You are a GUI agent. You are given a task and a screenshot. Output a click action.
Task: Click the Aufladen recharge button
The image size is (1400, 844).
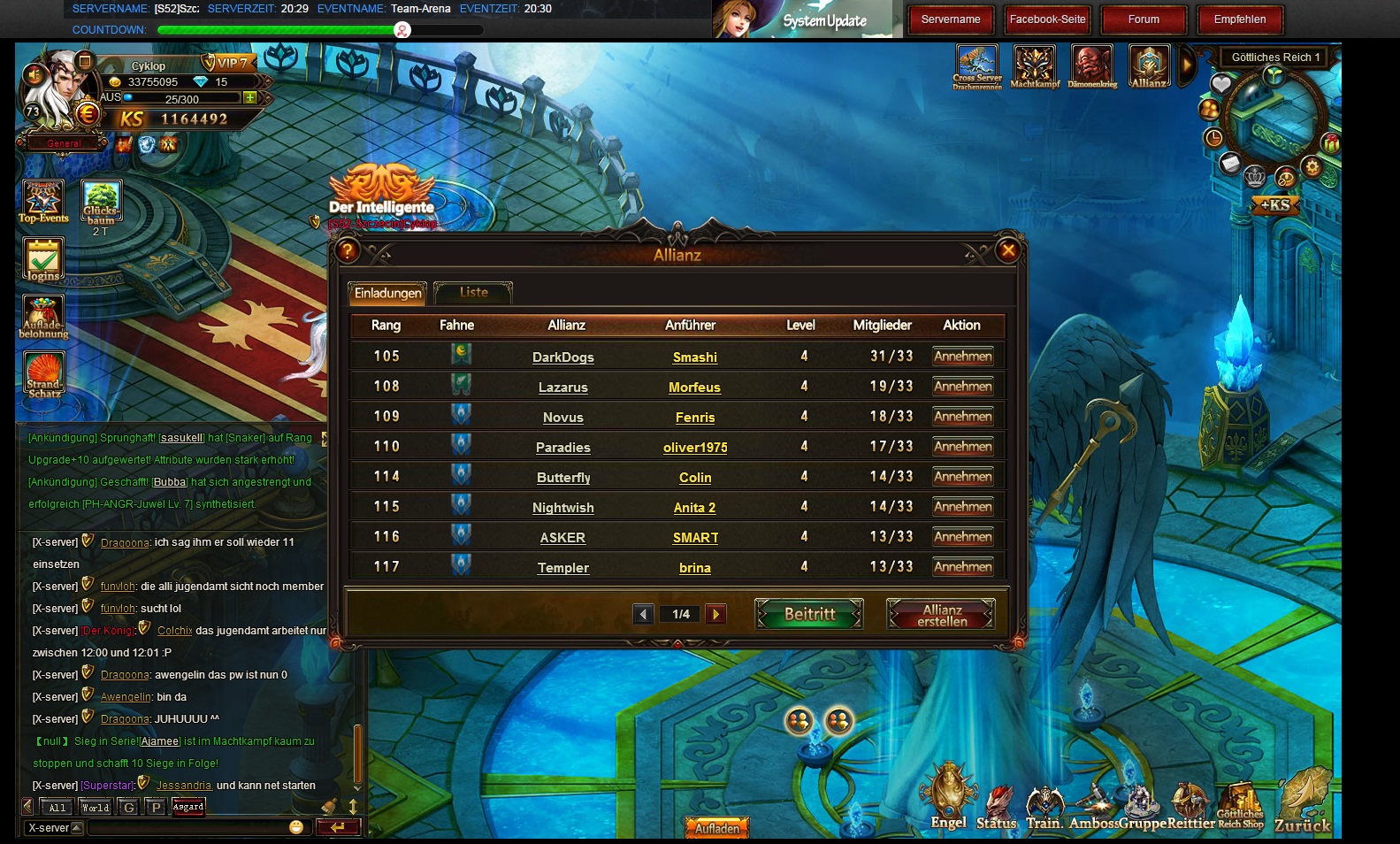coord(716,829)
